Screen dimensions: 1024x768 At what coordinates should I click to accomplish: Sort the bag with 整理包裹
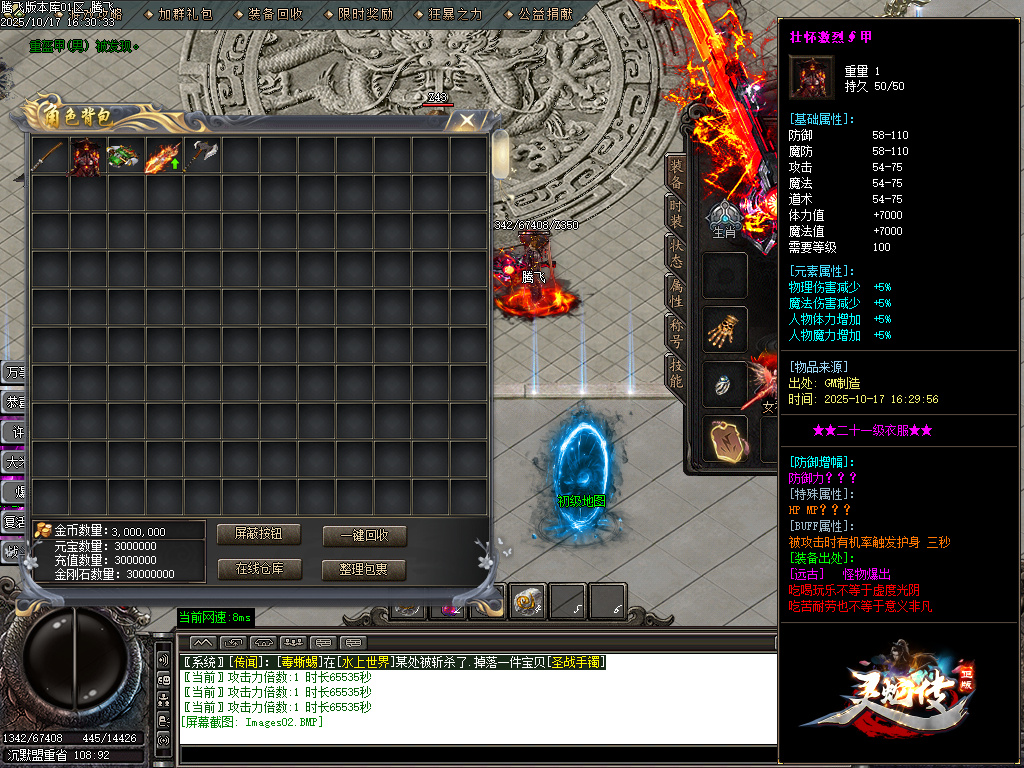[364, 569]
